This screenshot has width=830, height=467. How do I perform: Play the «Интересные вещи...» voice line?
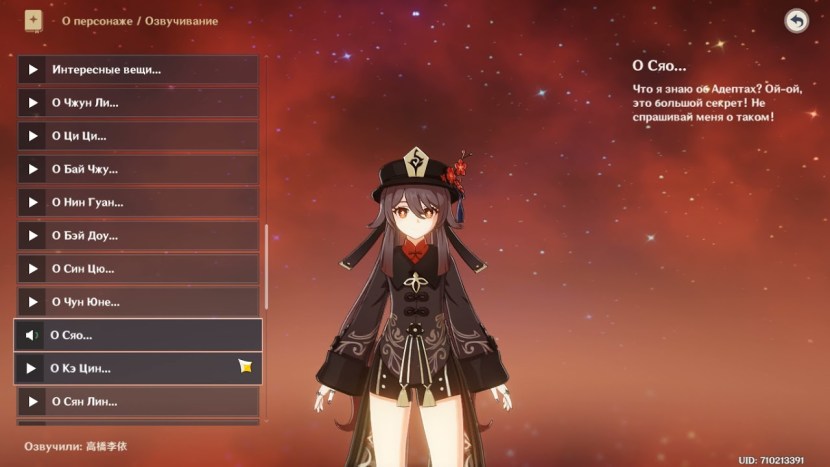tap(138, 70)
